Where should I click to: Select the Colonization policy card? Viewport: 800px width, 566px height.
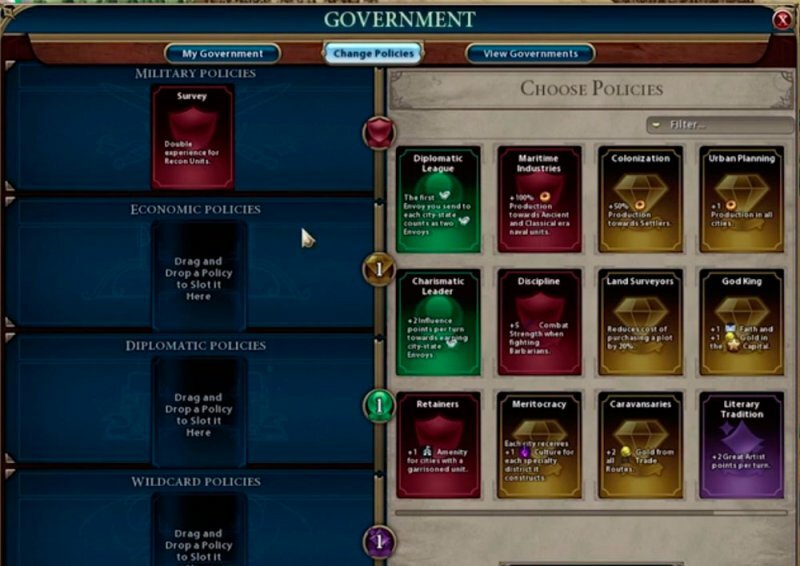click(640, 200)
